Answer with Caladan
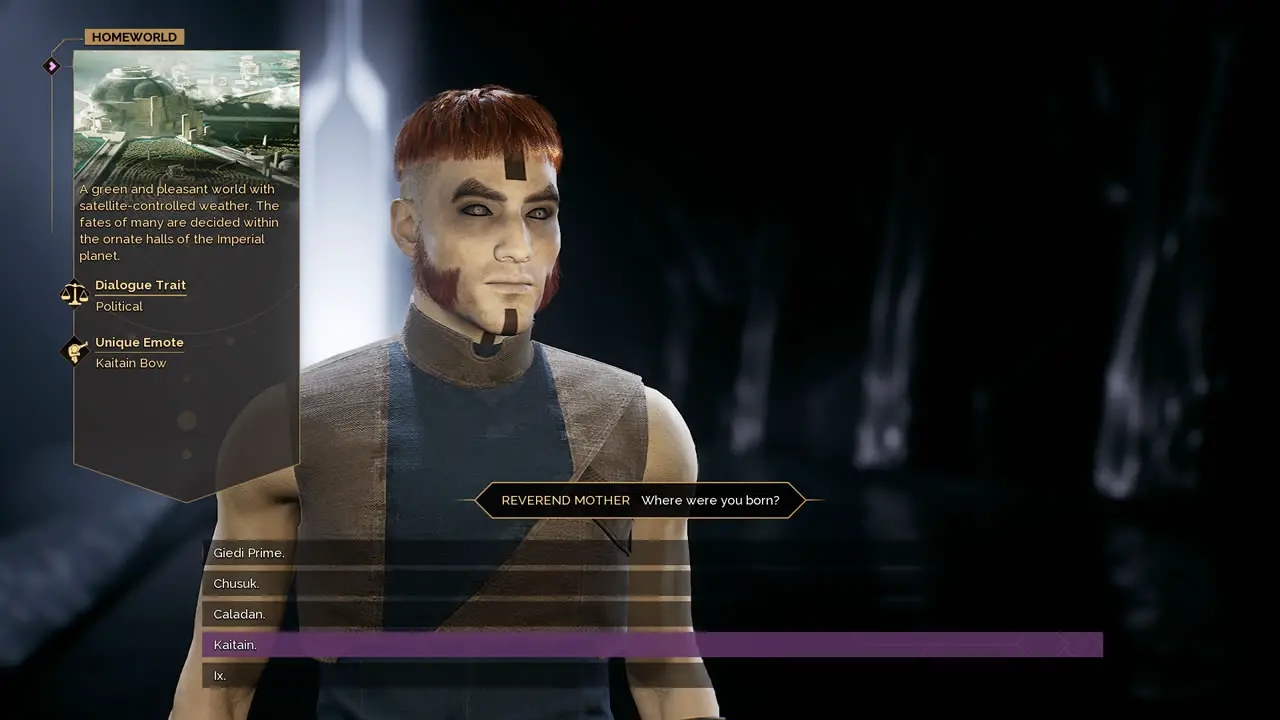 pos(239,614)
